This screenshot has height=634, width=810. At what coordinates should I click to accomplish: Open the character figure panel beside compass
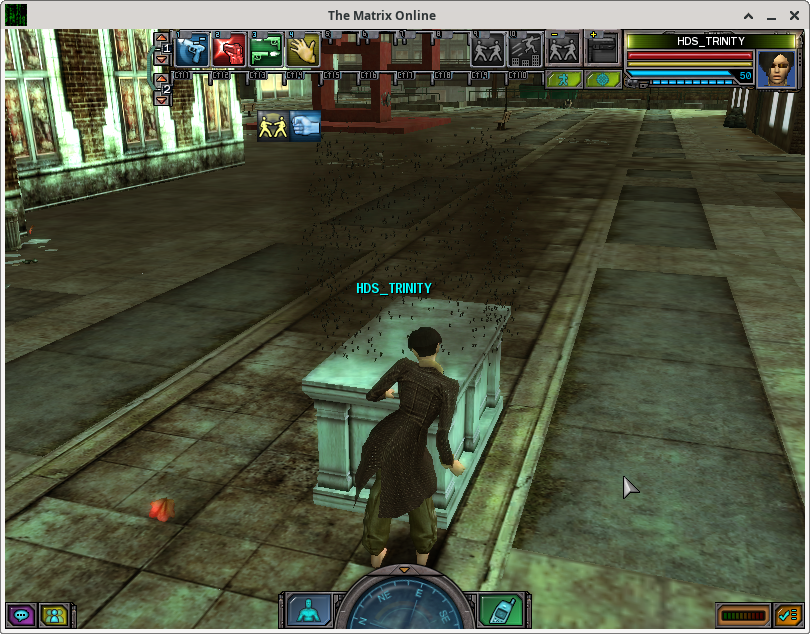[309, 609]
